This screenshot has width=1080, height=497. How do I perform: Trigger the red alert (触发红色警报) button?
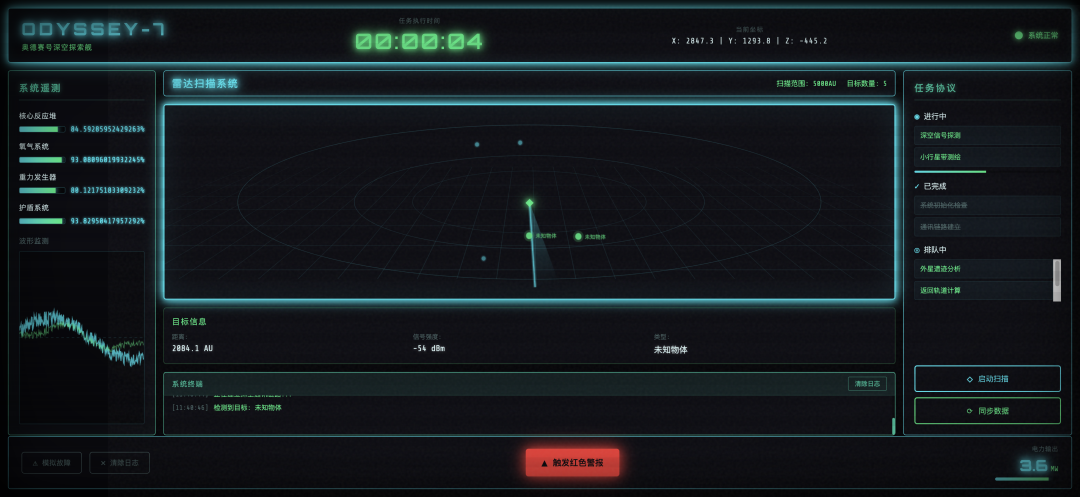(572, 463)
